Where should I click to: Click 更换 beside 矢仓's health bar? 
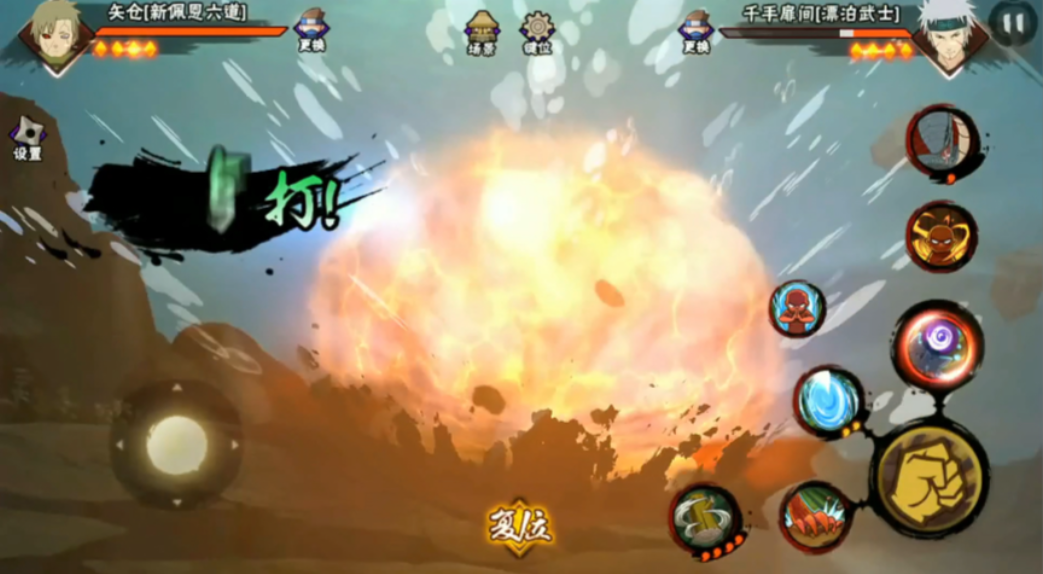(x=311, y=29)
